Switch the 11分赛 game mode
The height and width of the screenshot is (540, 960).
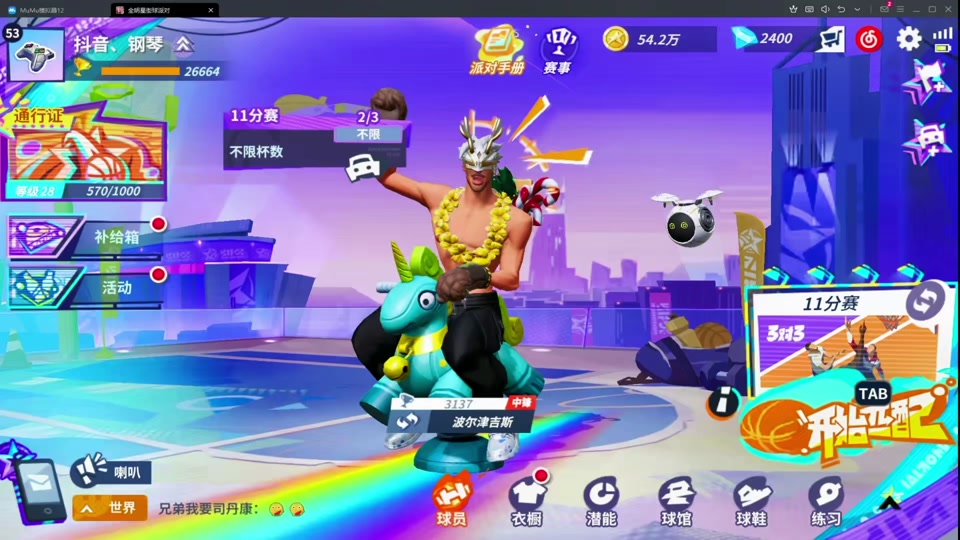pos(926,299)
